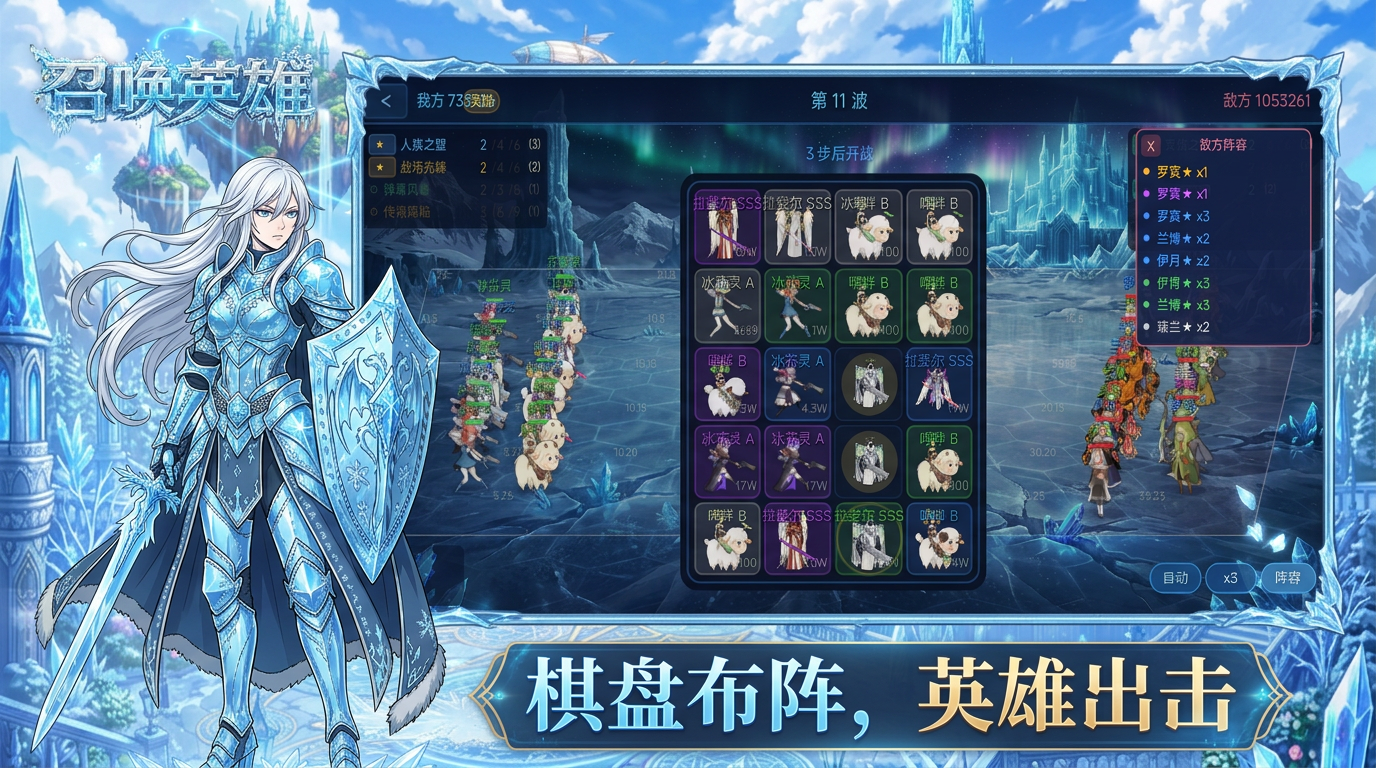
Task: Toggle the 自动 auto-battle button
Action: point(1175,578)
